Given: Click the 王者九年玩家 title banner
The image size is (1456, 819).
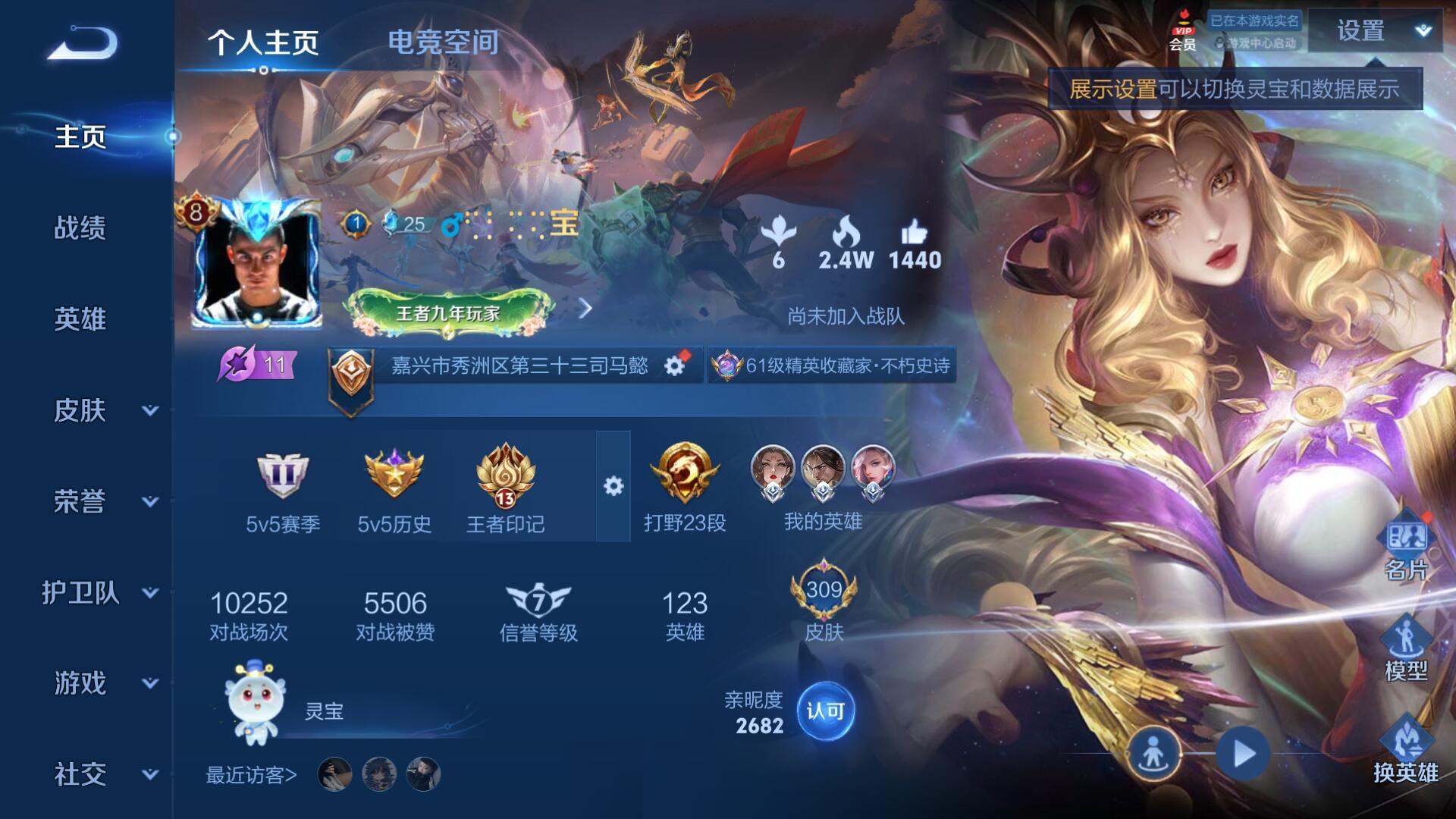Looking at the screenshot, I should pyautogui.click(x=448, y=312).
